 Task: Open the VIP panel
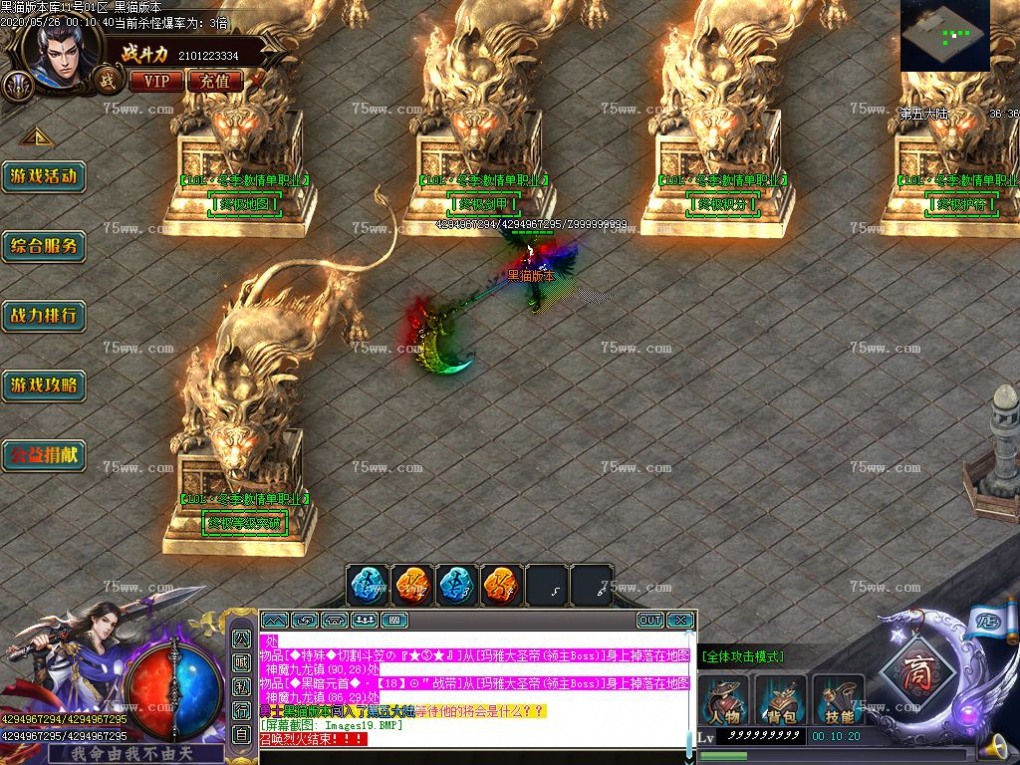[x=156, y=80]
